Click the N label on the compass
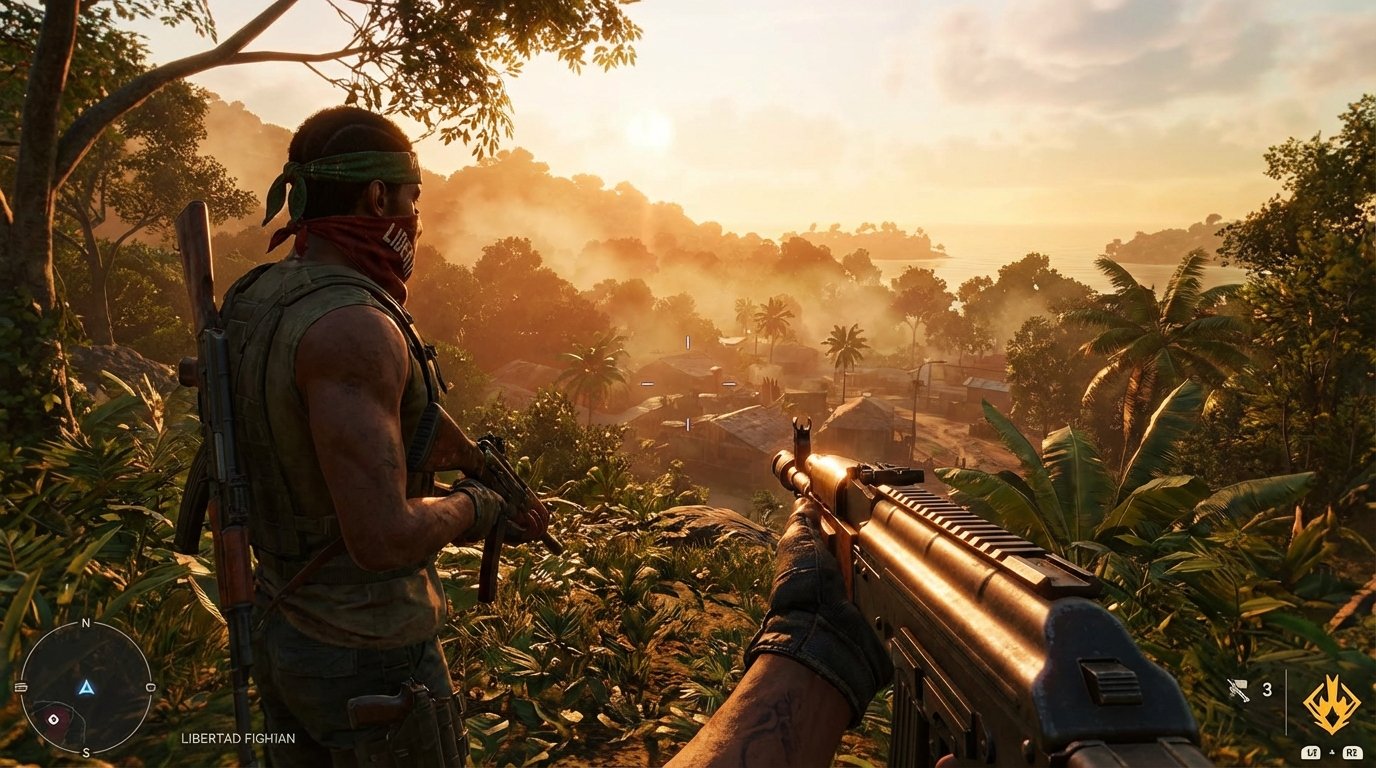The image size is (1376, 768). pos(86,622)
